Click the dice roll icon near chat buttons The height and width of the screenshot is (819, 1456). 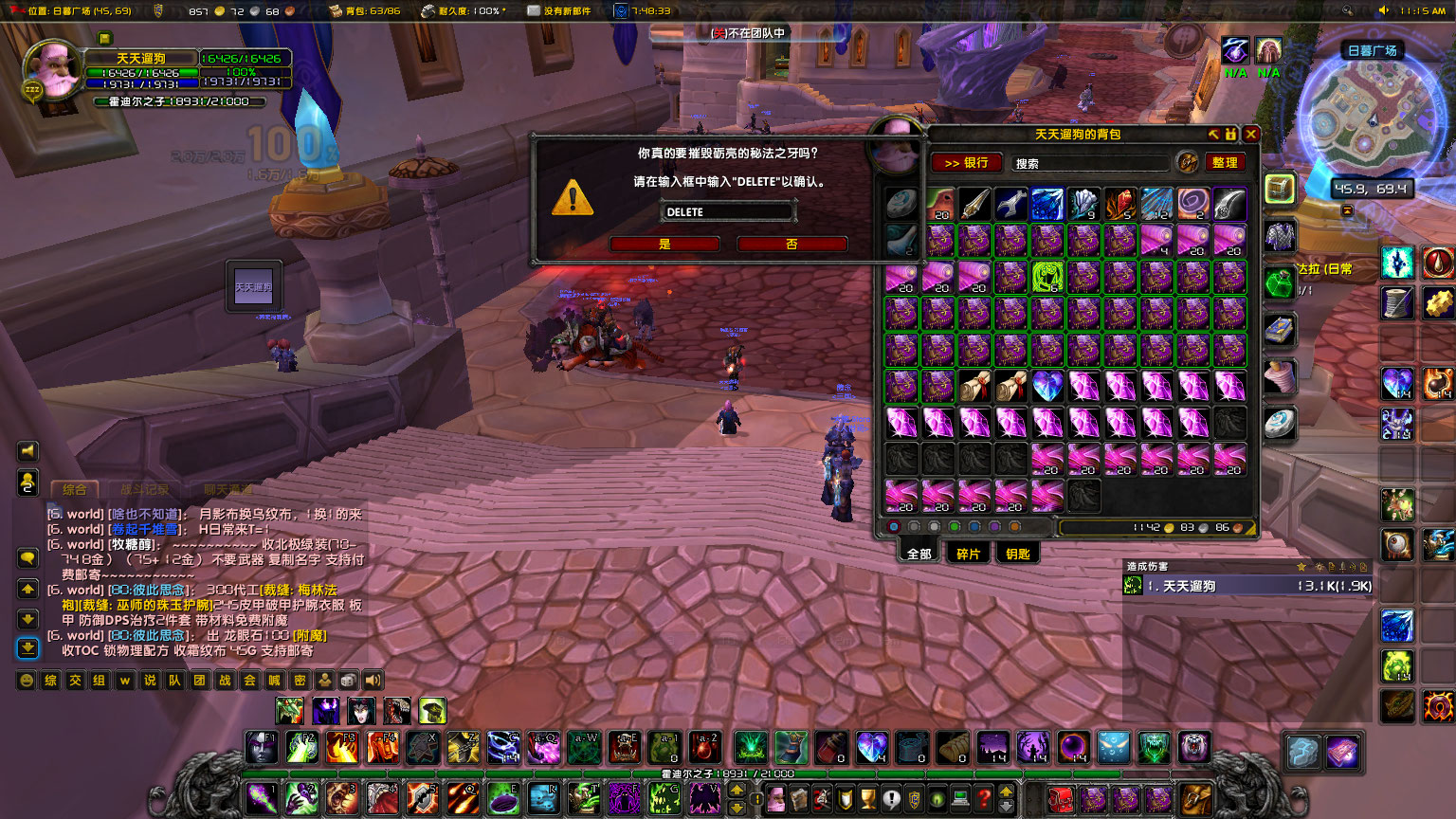click(348, 681)
